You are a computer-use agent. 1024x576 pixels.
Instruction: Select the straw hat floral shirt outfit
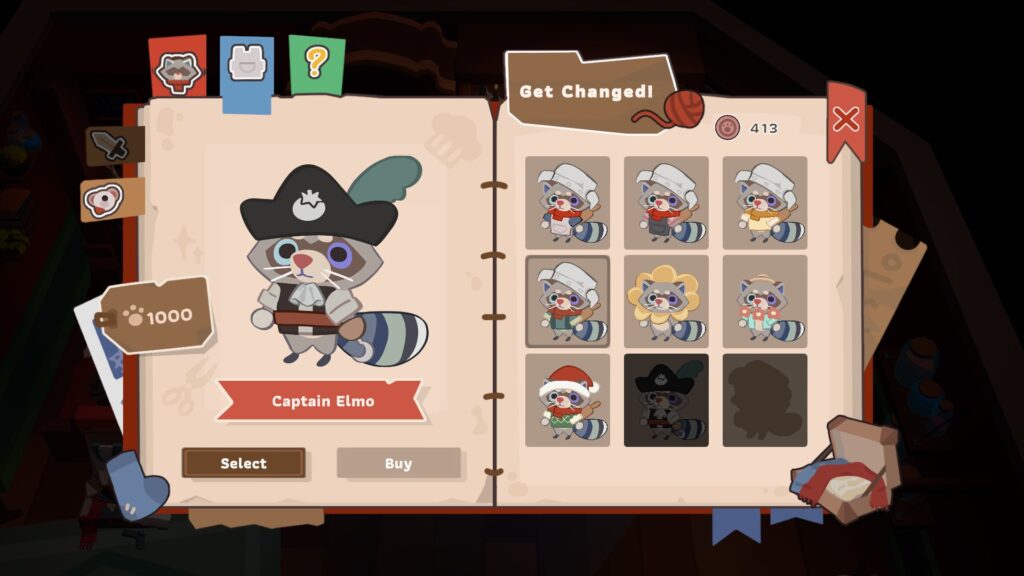[765, 301]
